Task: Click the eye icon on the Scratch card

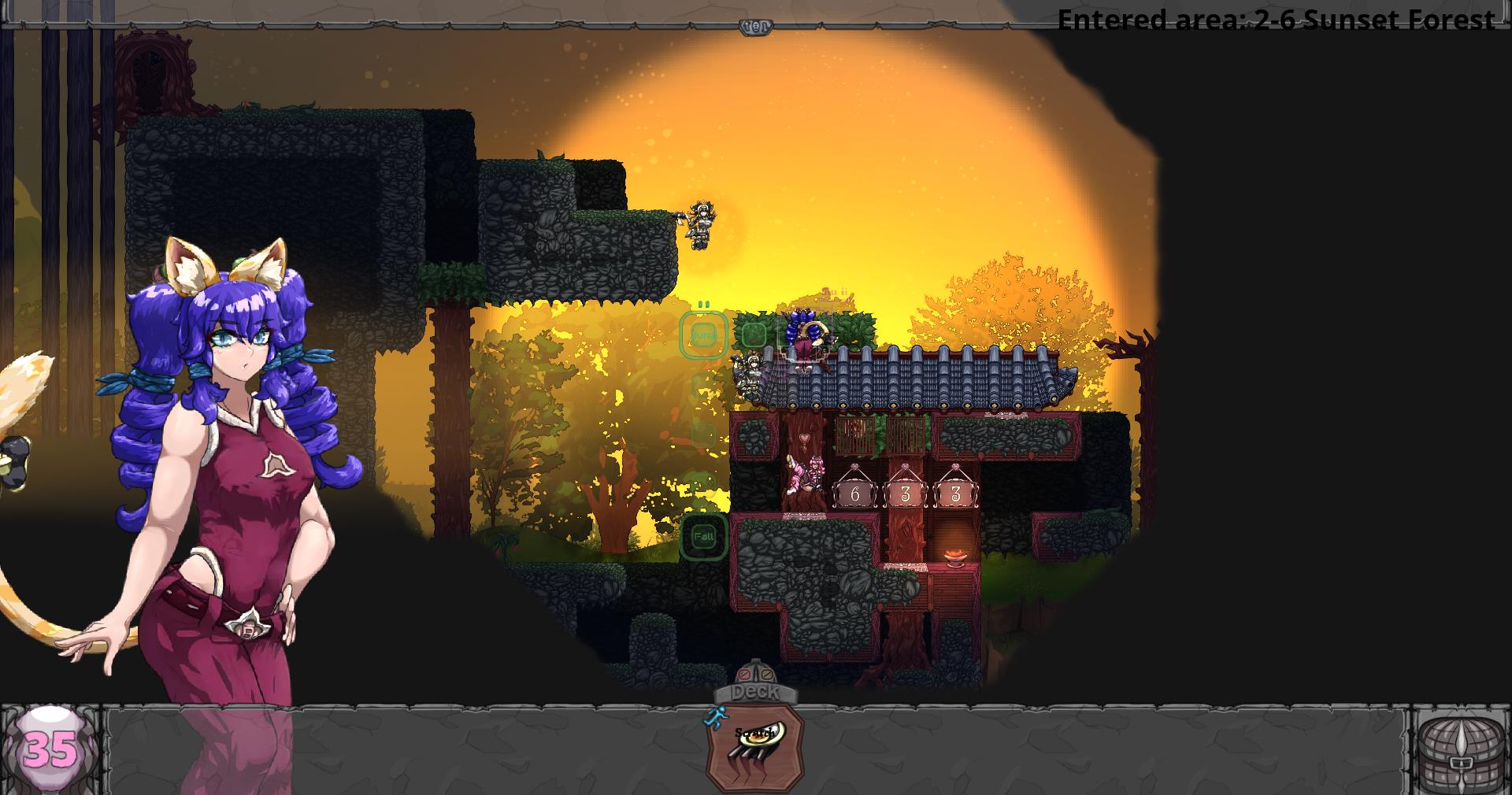Action: point(759,735)
